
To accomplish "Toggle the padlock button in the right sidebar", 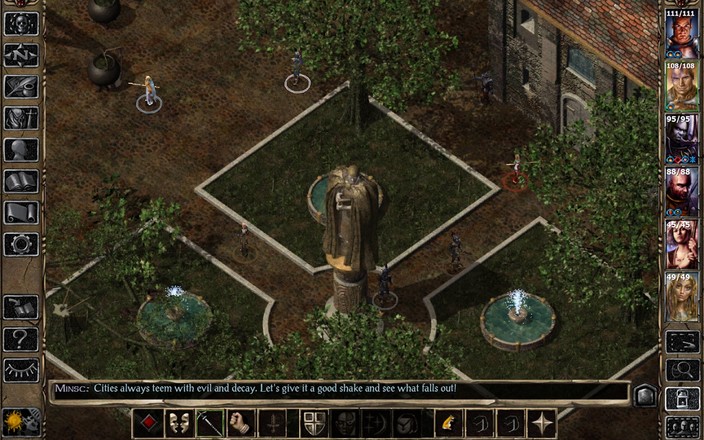I will pos(682,398).
